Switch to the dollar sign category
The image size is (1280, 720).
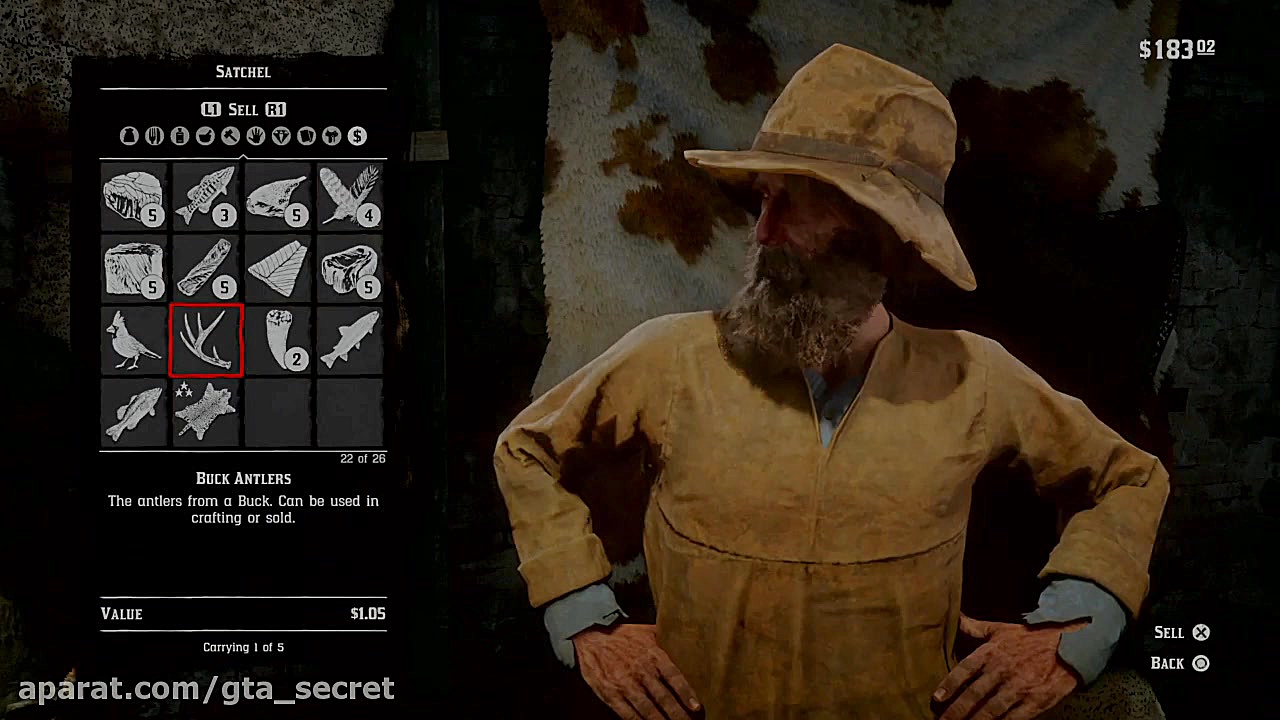click(357, 136)
